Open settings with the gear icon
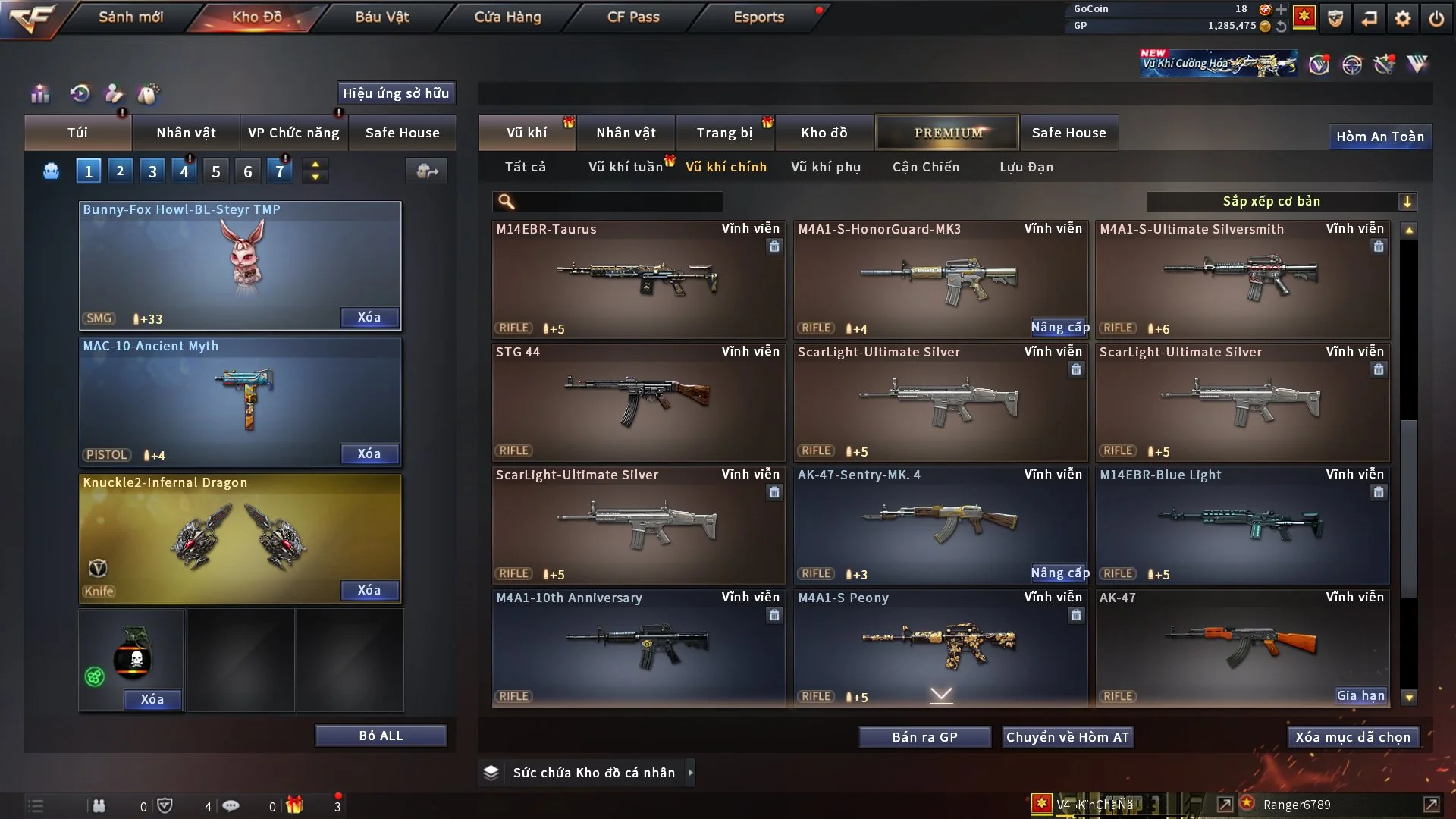Image resolution: width=1456 pixels, height=819 pixels. 1403,18
